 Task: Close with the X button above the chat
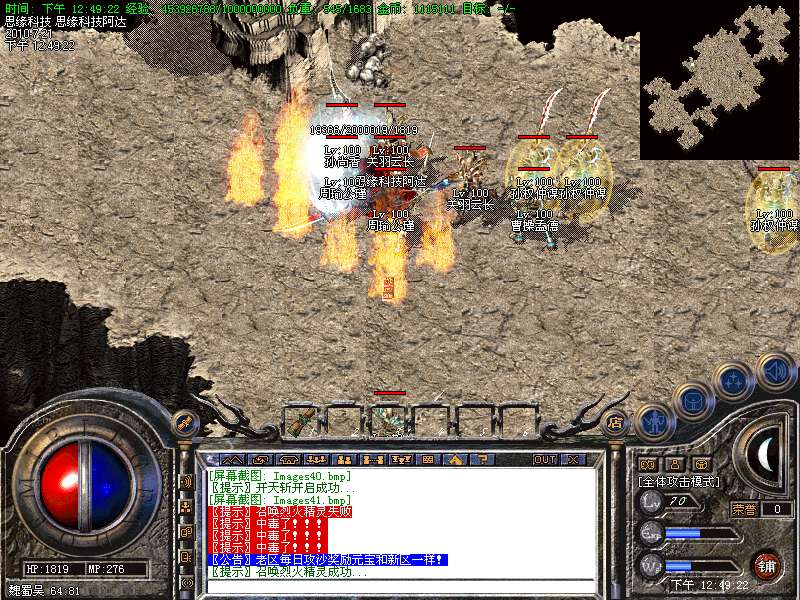tap(573, 459)
